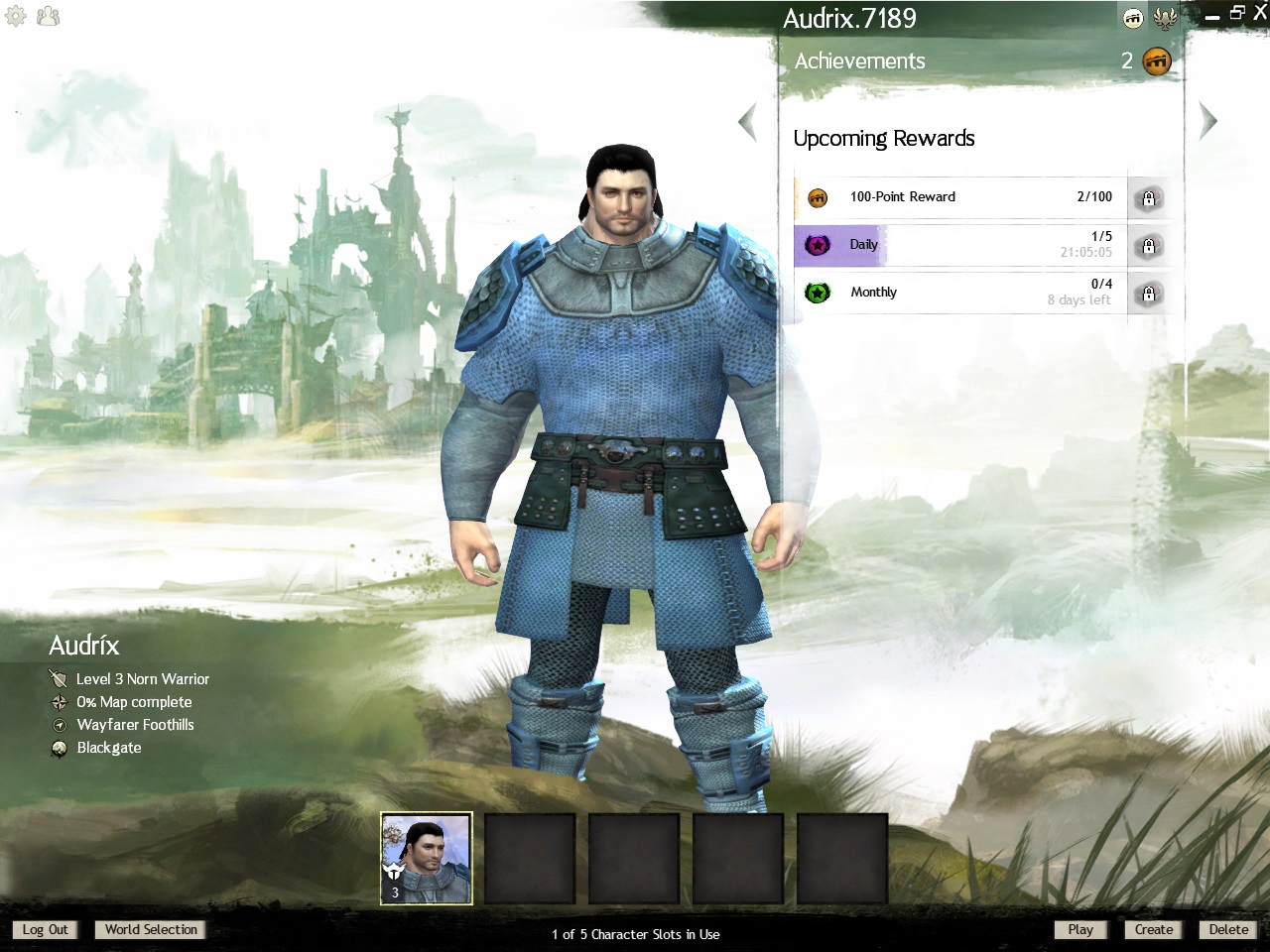The width and height of the screenshot is (1270, 952).
Task: Click the left panel arrow
Action: point(748,122)
